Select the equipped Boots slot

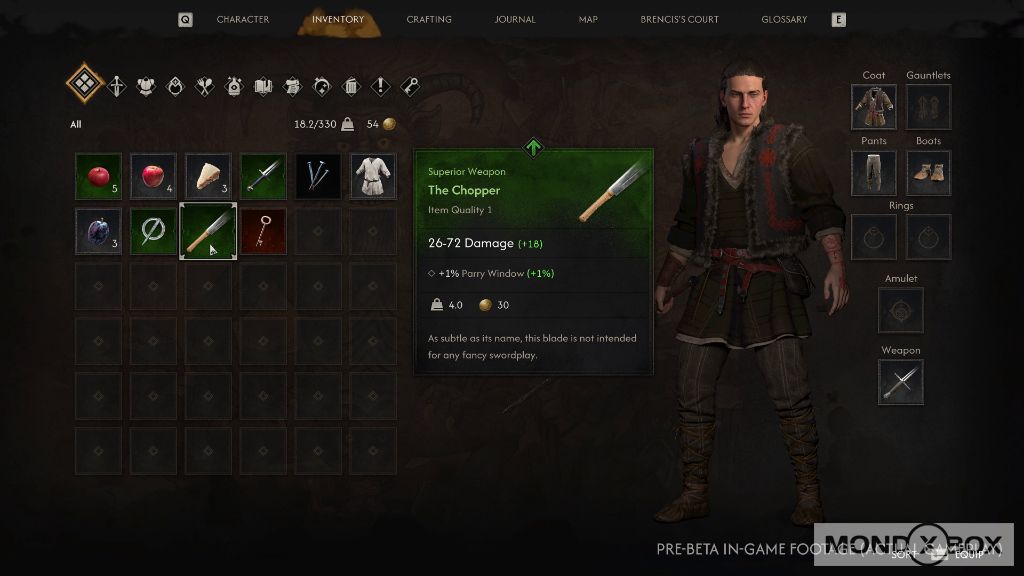[x=928, y=173]
